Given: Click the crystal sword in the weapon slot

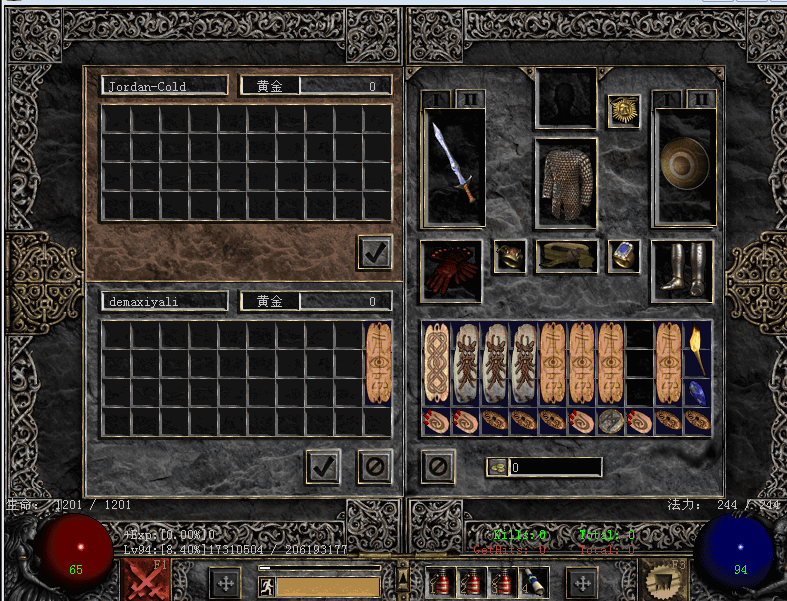Looking at the screenshot, I should point(455,165).
